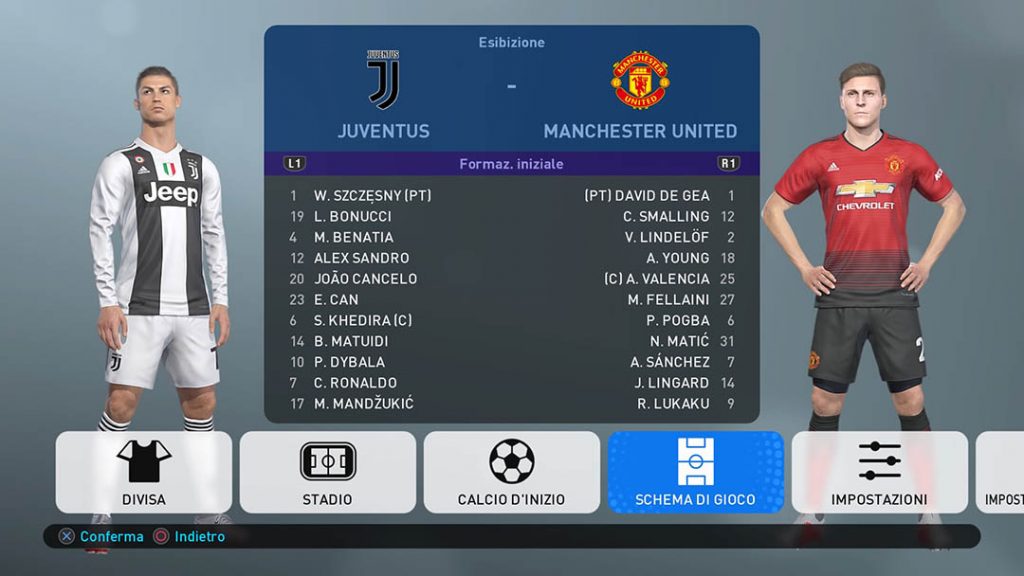Pick W. Szczęsny goalkeeper row
The image size is (1024, 576).
coord(372,196)
